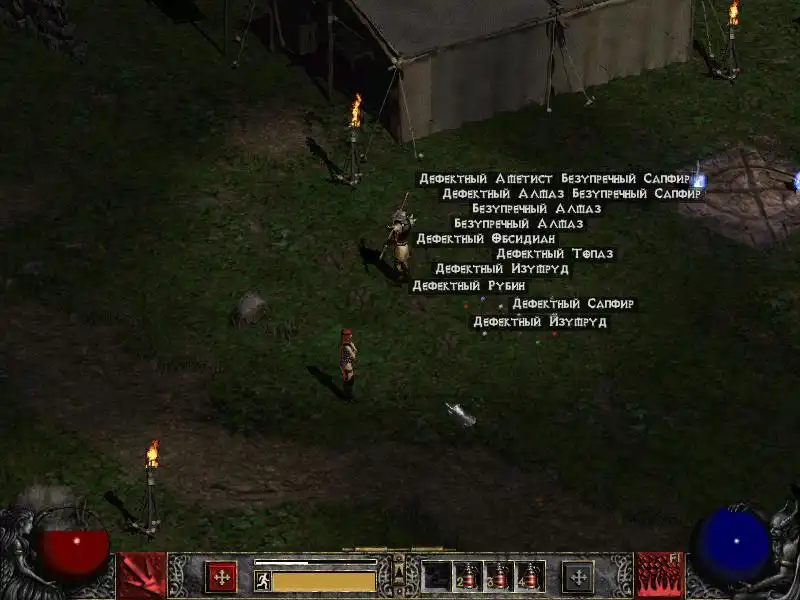The width and height of the screenshot is (800, 600).
Task: Pick up the Дефектный Рубин label
Action: [x=468, y=286]
